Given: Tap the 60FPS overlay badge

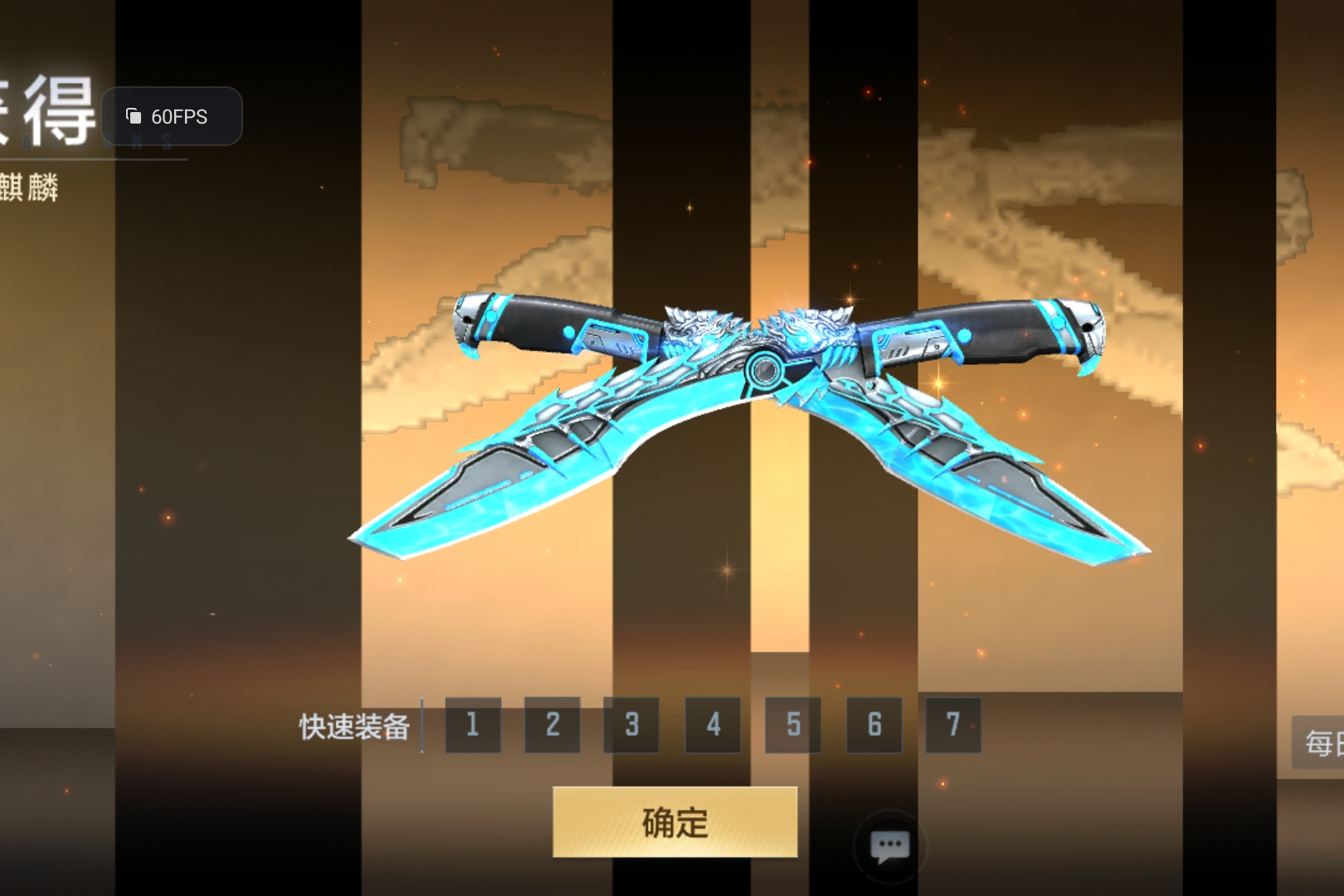Looking at the screenshot, I should point(172,116).
